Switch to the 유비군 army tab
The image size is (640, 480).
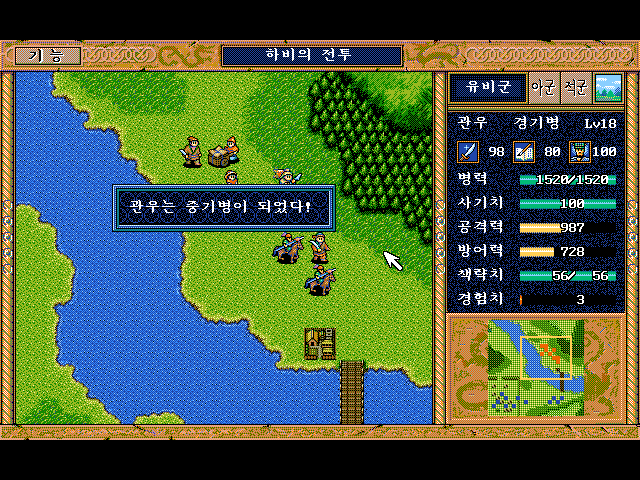click(x=487, y=88)
